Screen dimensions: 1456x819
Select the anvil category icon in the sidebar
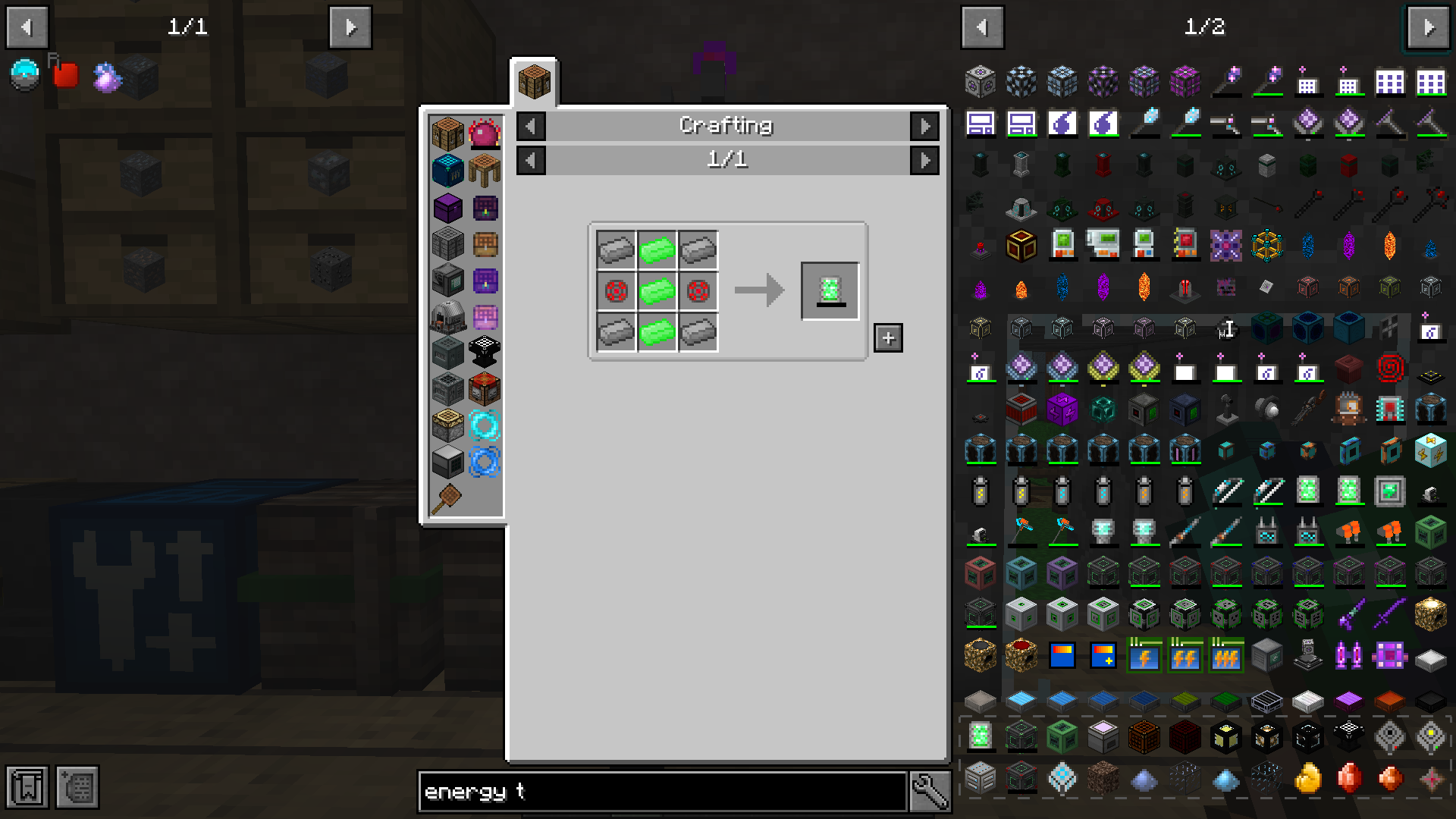(485, 350)
